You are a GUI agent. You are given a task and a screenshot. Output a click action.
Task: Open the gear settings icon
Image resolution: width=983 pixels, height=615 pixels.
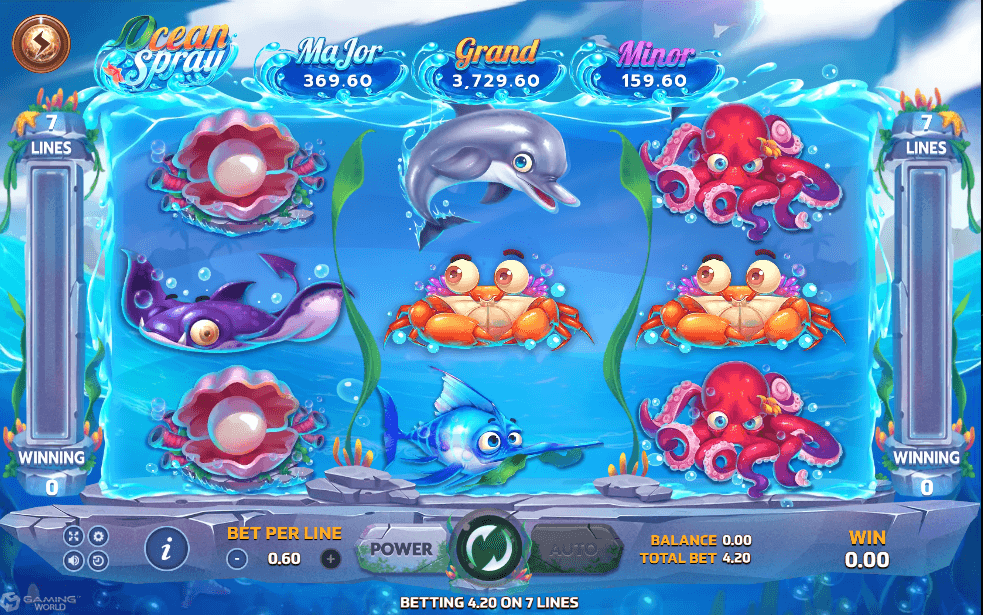98,536
